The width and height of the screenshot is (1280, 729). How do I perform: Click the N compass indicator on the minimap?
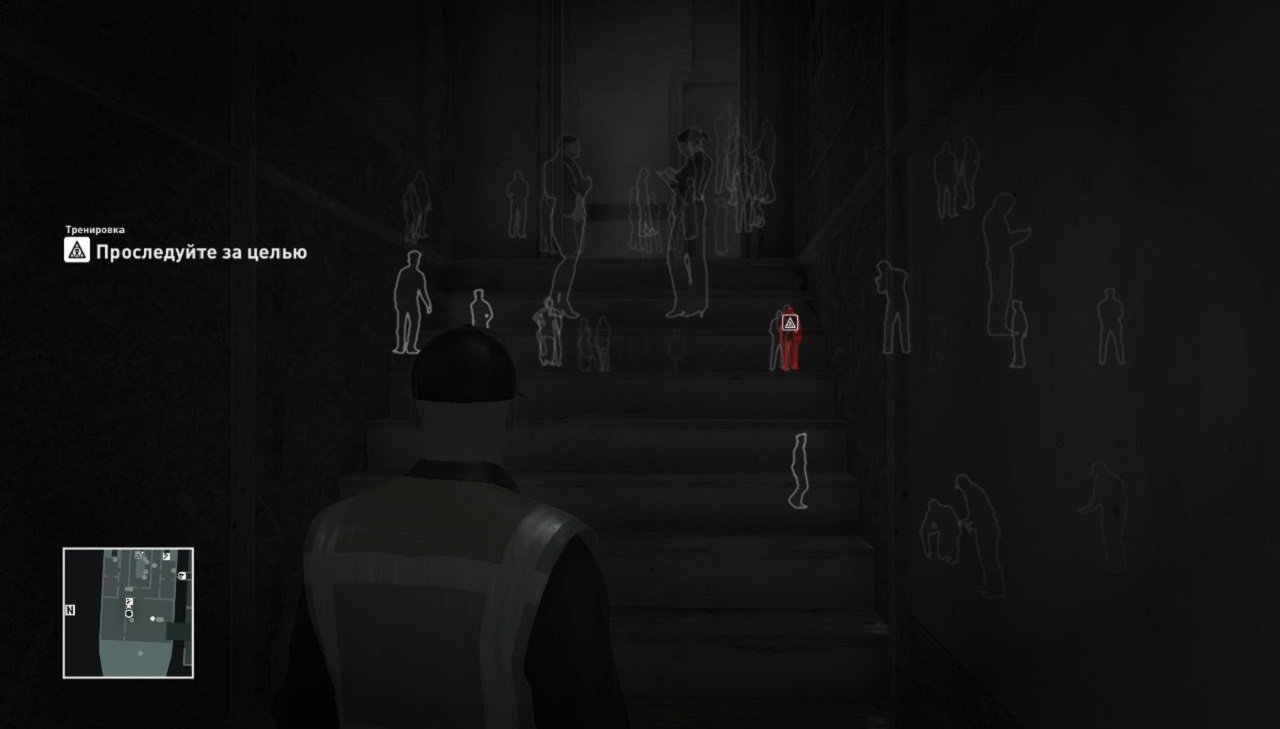[70, 610]
